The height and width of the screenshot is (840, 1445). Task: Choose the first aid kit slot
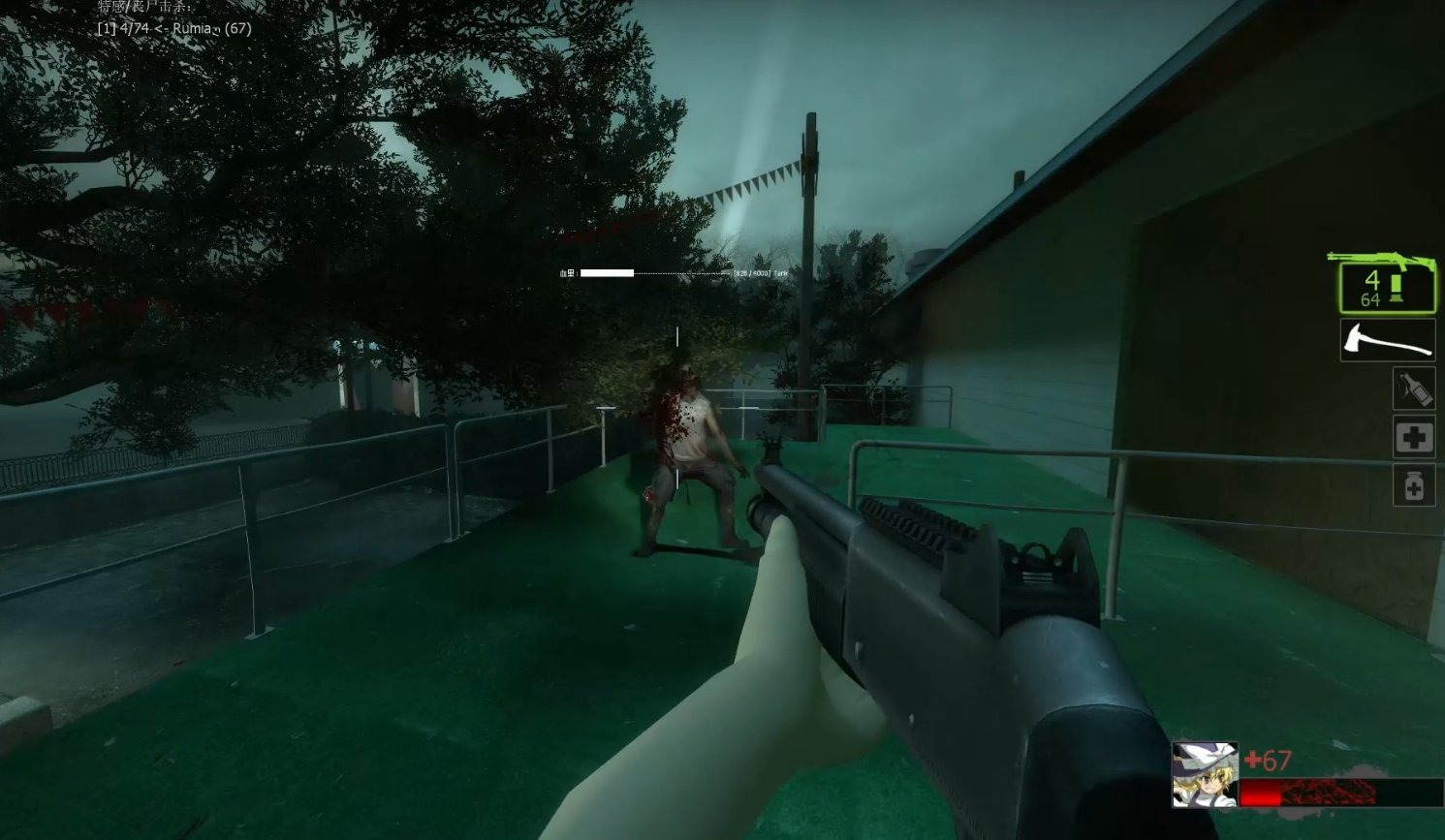click(x=1414, y=438)
